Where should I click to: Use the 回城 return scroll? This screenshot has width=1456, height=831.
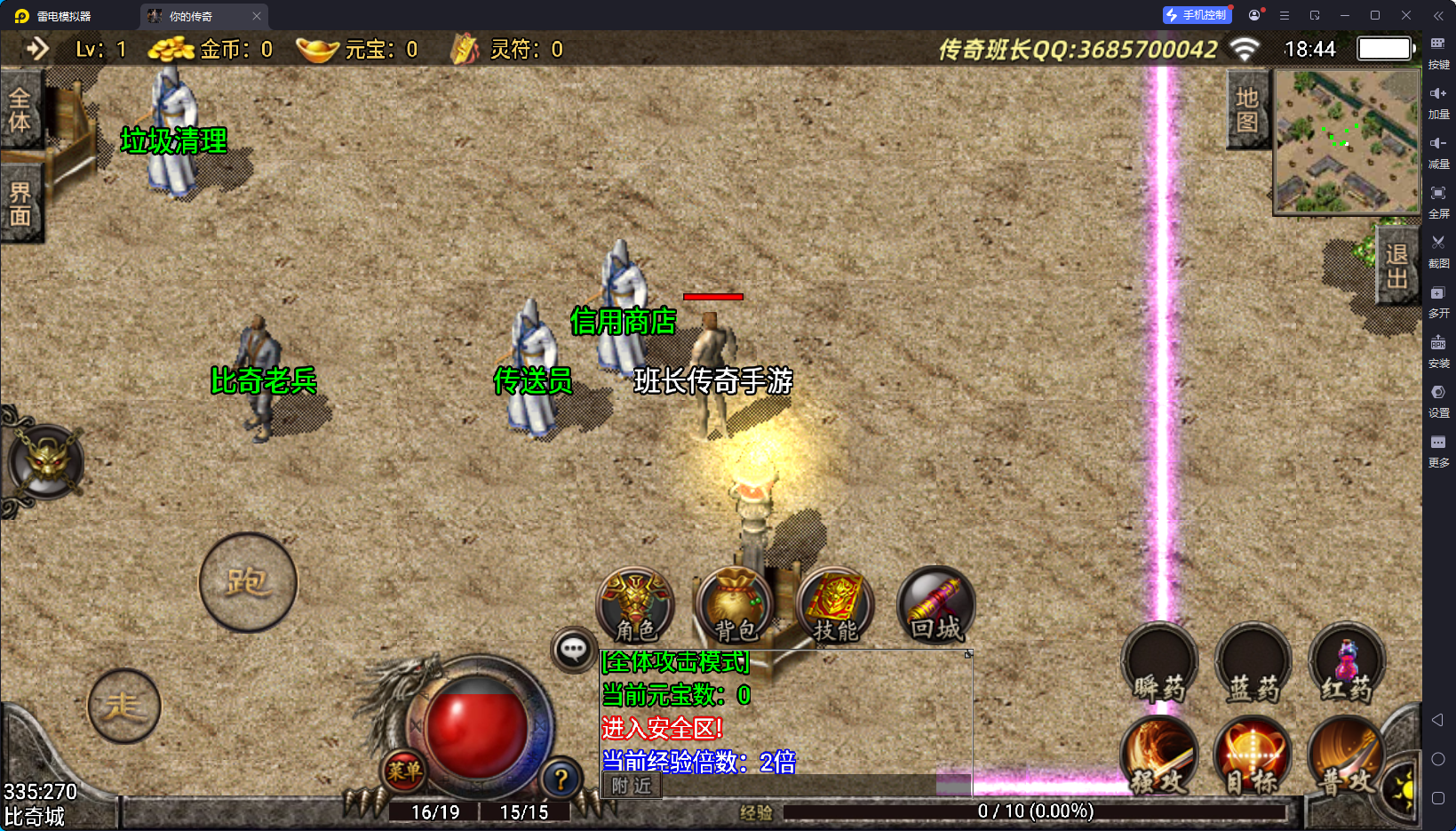tap(935, 605)
